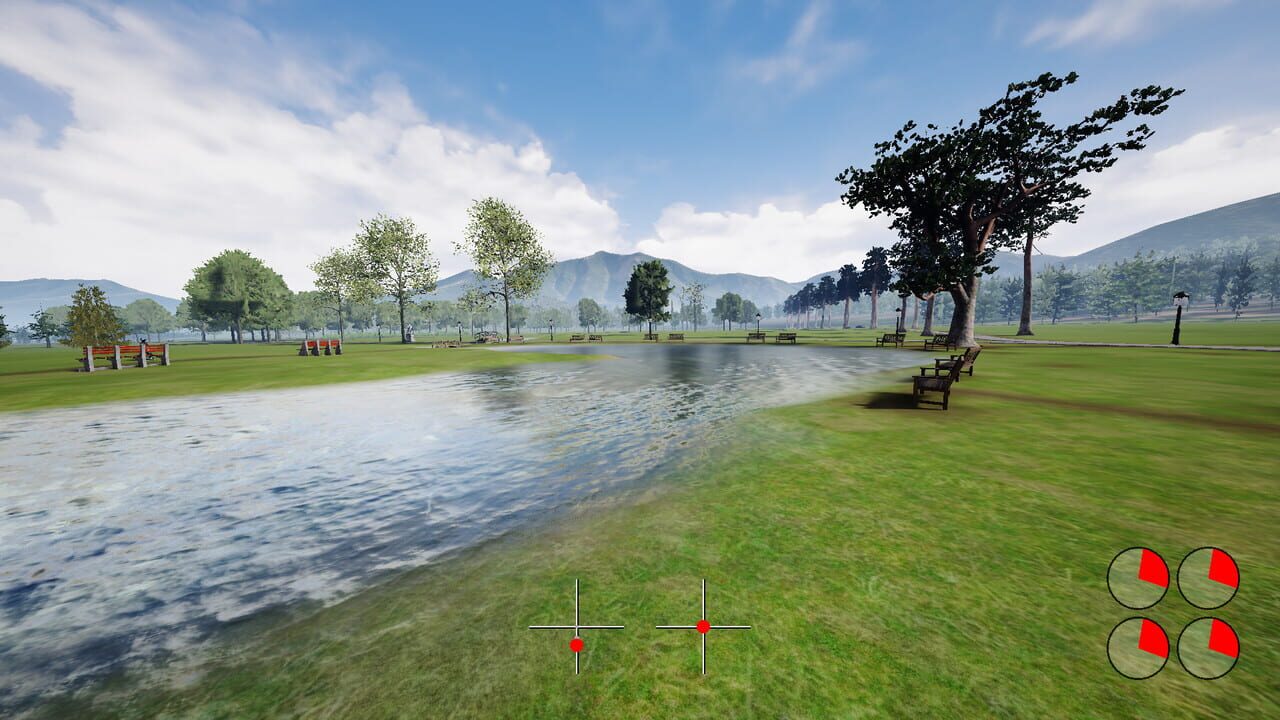
Task: Click the top-left red pie gauge
Action: tap(1138, 576)
